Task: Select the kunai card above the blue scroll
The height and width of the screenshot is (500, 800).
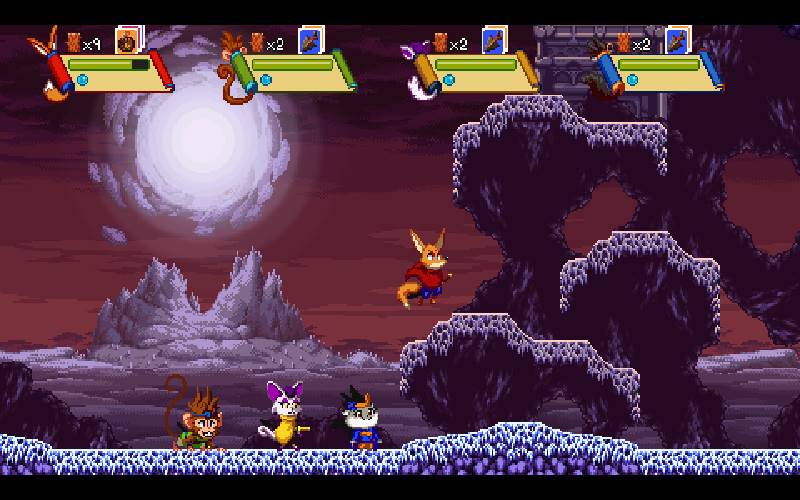Action: pos(677,40)
